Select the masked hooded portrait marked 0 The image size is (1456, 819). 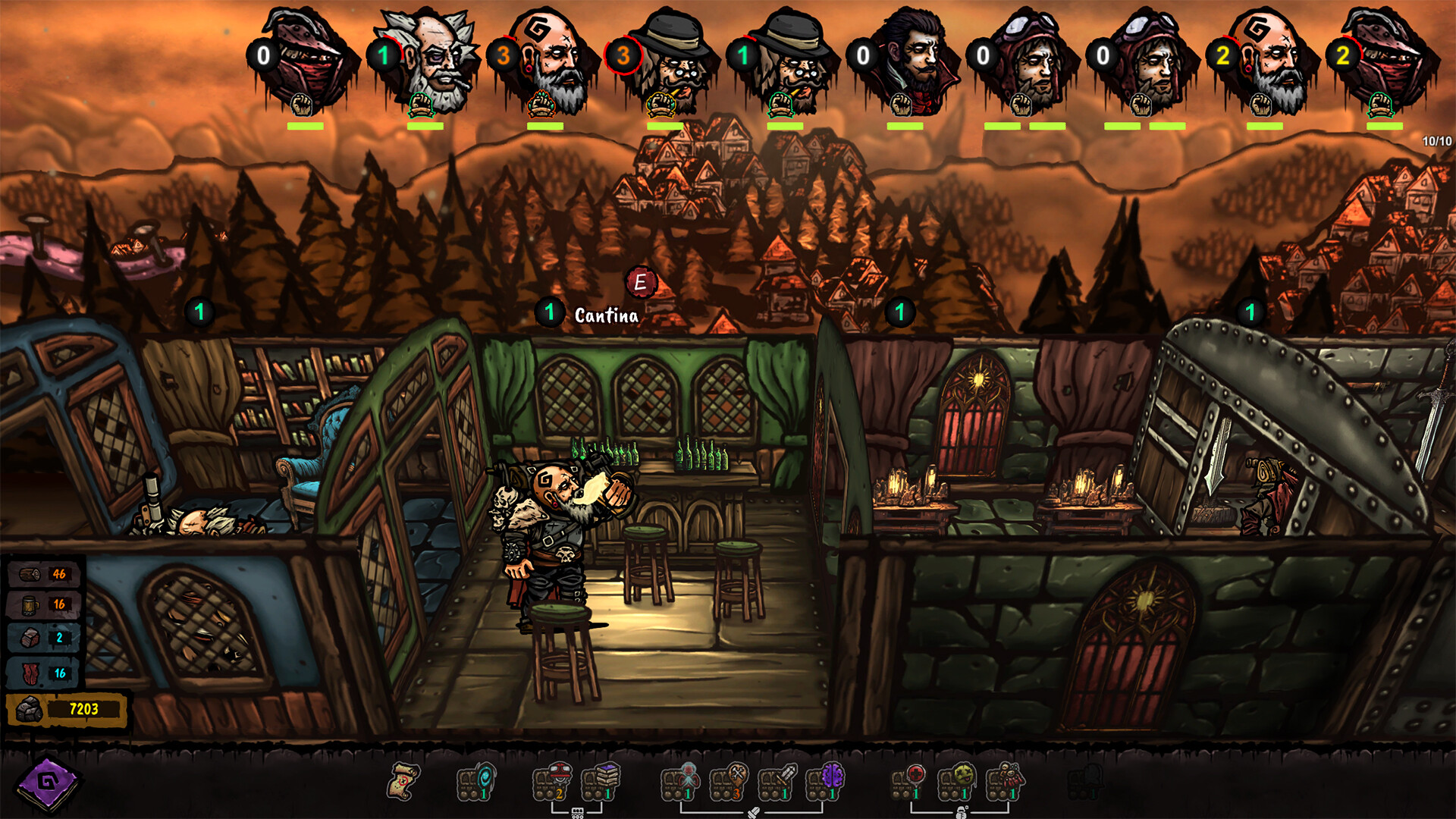point(309,62)
